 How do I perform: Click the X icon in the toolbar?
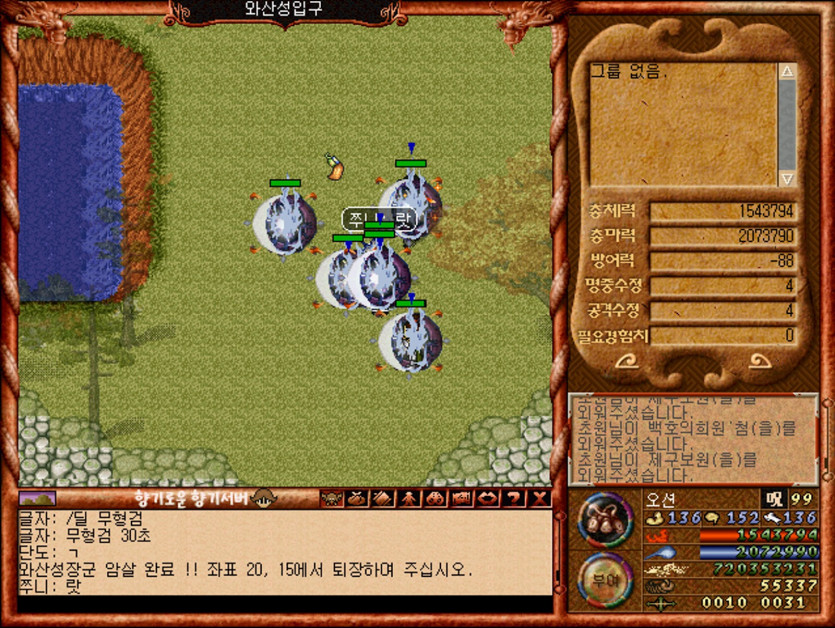[540, 498]
